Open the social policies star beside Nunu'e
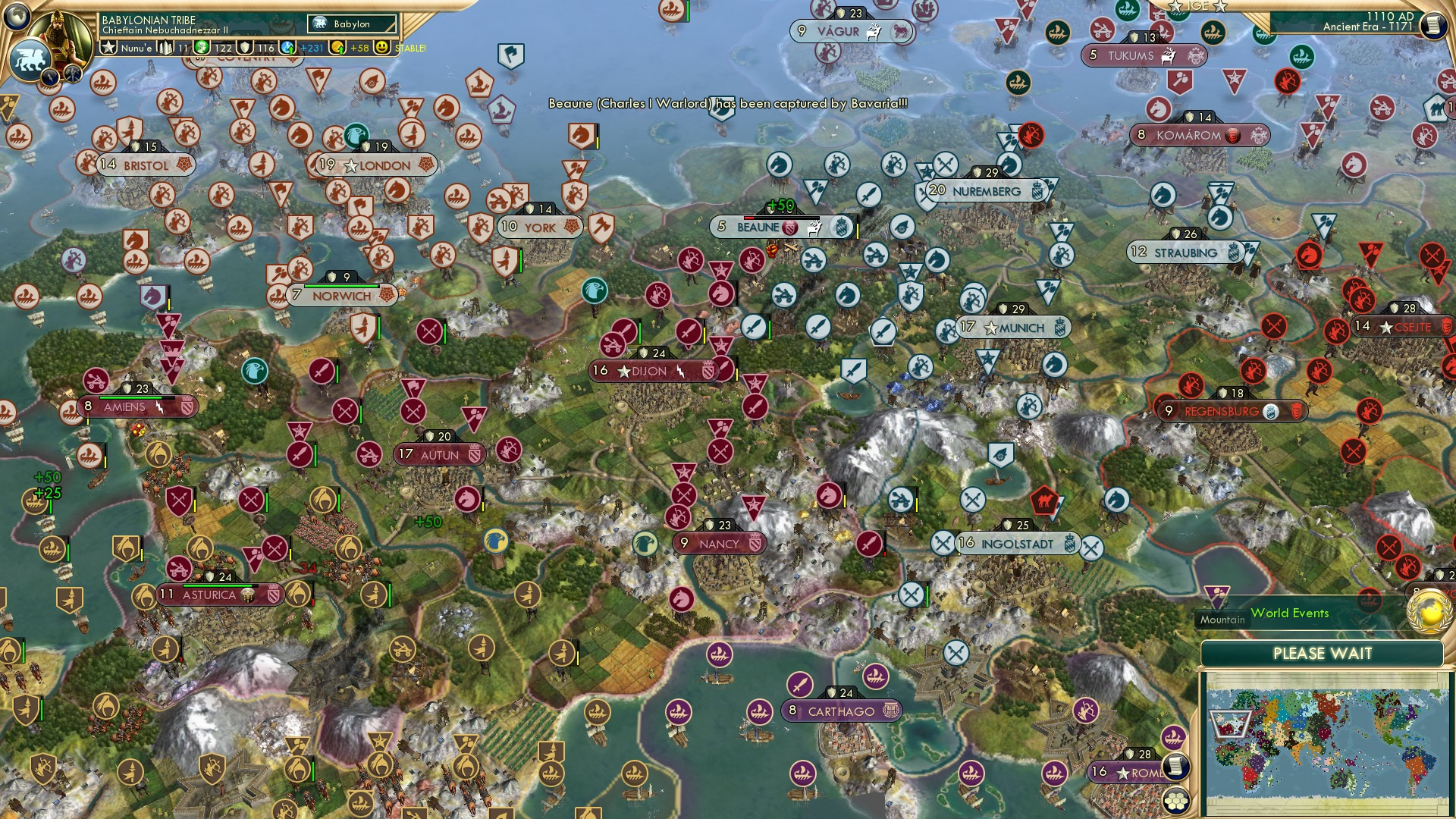 pos(109,49)
